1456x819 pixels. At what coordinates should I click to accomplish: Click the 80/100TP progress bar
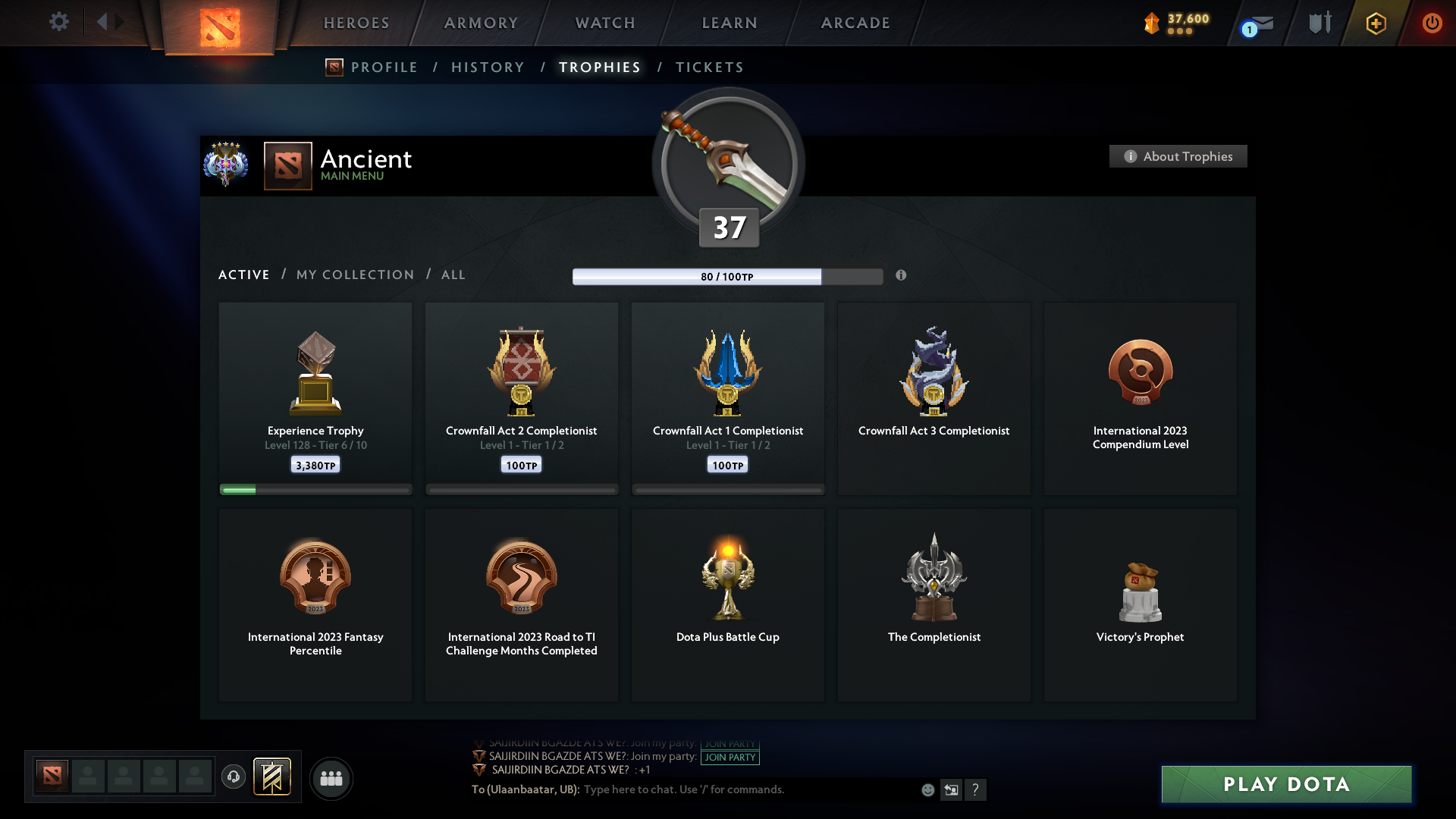coord(728,277)
